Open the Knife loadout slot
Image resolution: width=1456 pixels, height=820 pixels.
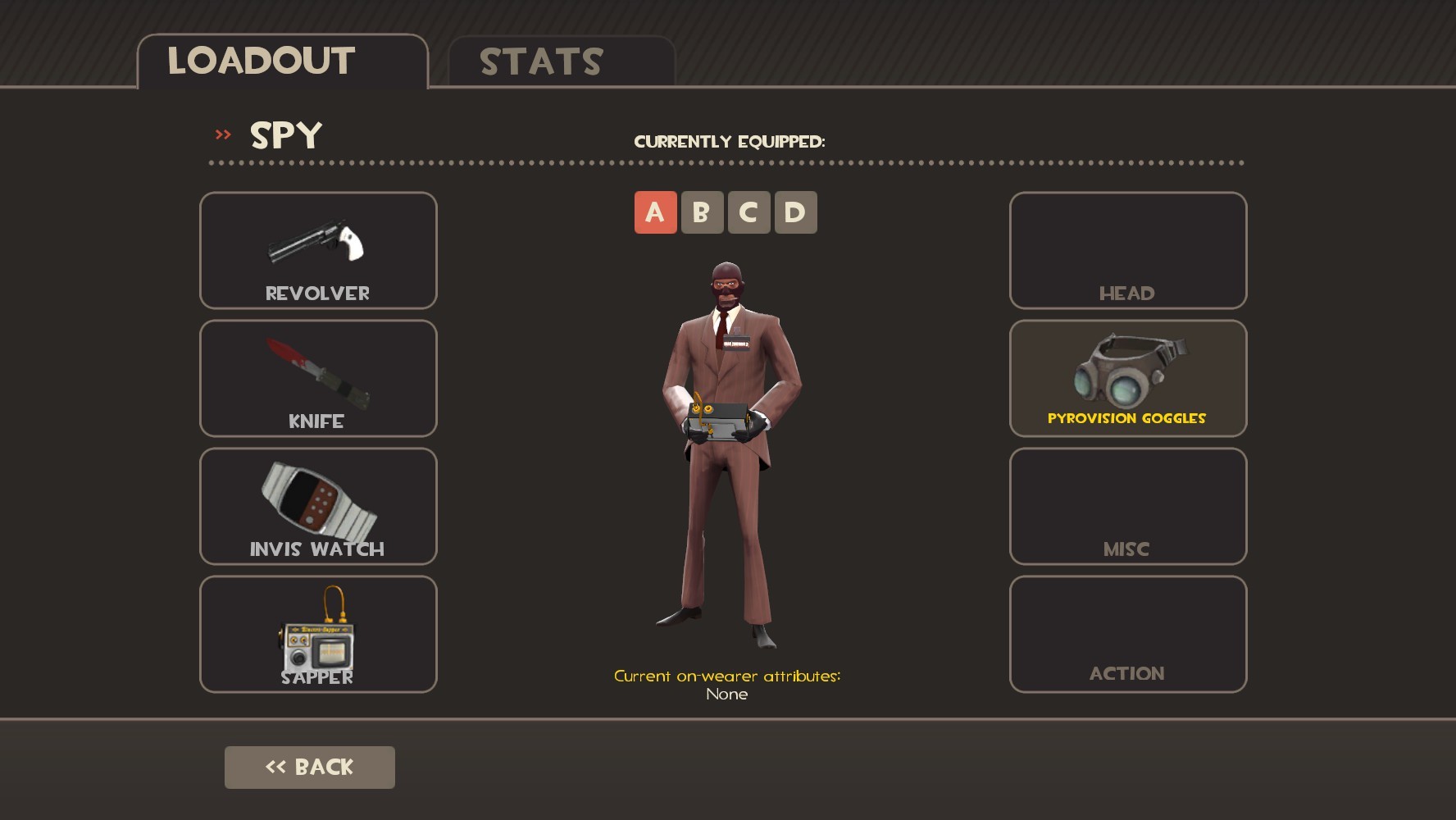pyautogui.click(x=317, y=378)
